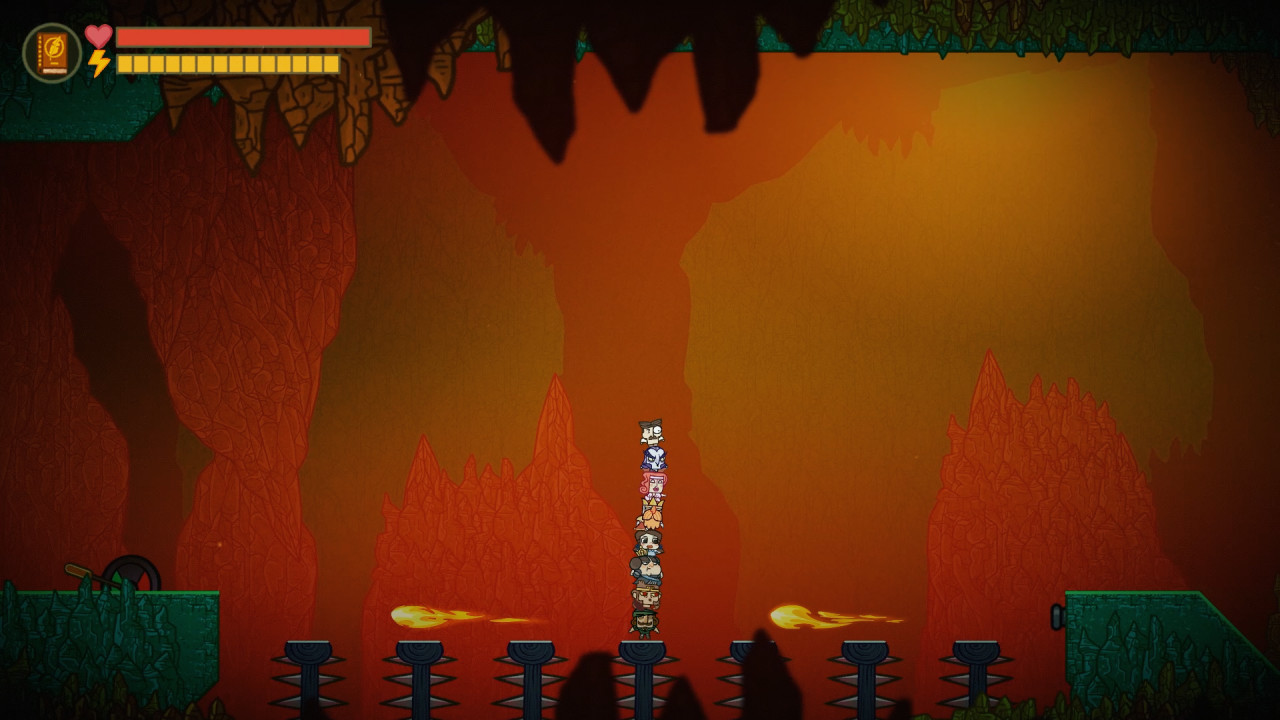Click the yellow segmented stamina bar
This screenshot has height=720, width=1280.
[x=230, y=64]
